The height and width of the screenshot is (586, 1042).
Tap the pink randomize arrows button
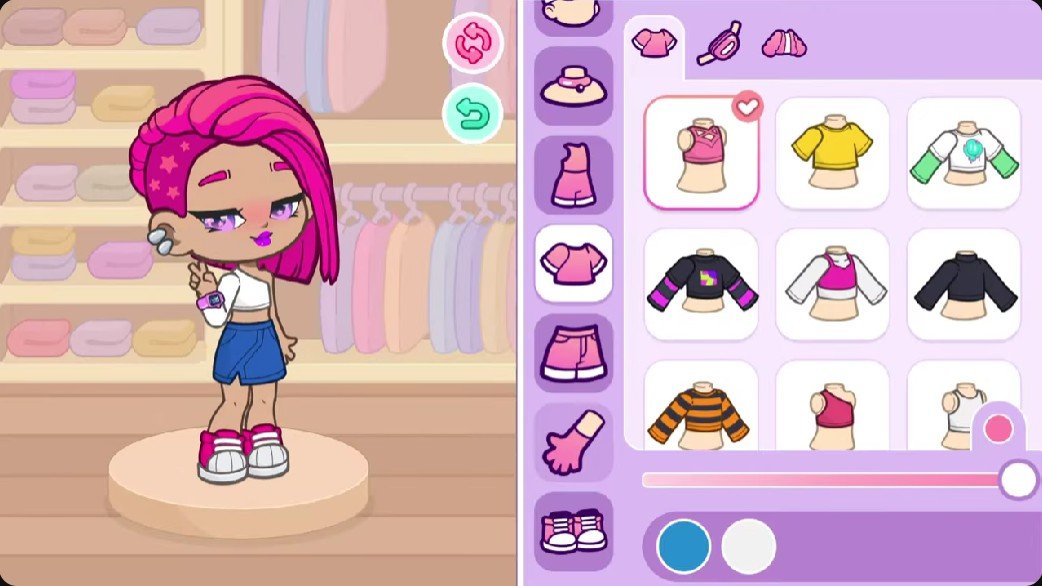tap(472, 43)
